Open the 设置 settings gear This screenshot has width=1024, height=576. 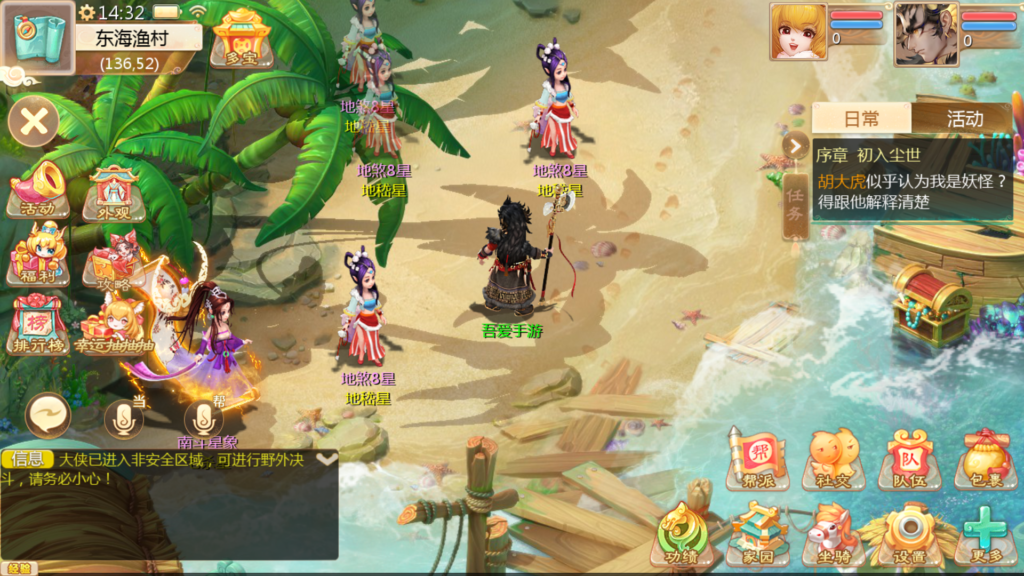coord(909,535)
